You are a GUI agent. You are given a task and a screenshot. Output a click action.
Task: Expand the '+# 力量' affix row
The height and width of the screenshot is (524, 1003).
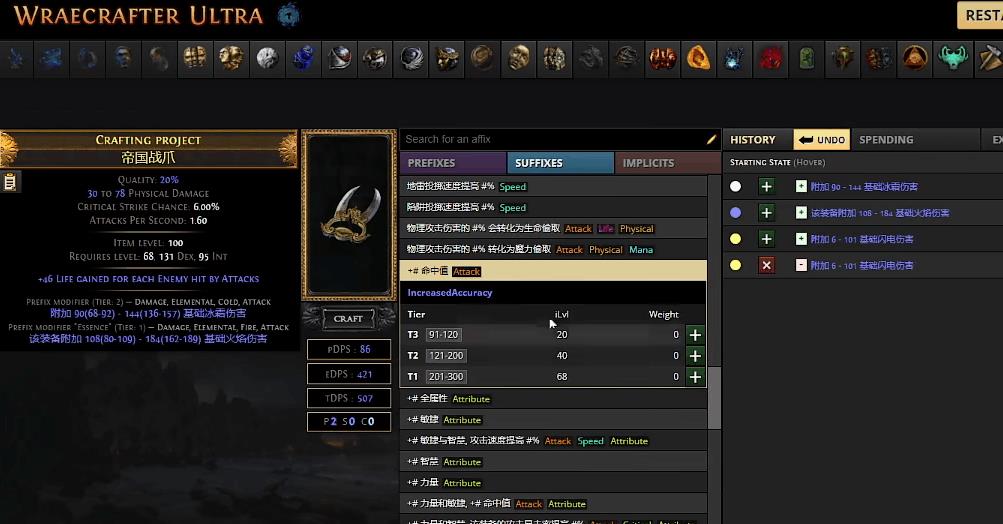(x=553, y=483)
